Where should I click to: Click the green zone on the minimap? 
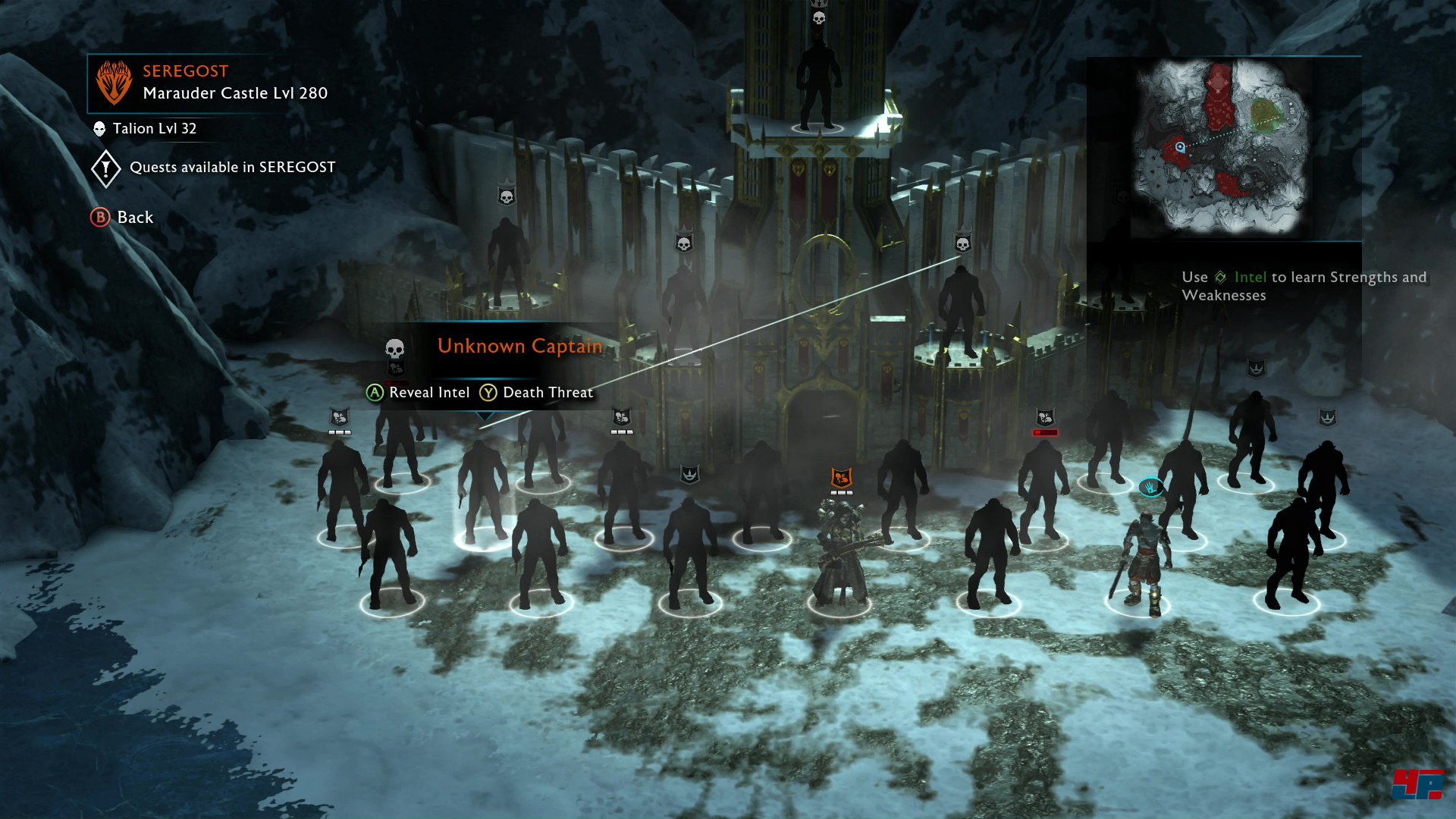pos(1263,115)
